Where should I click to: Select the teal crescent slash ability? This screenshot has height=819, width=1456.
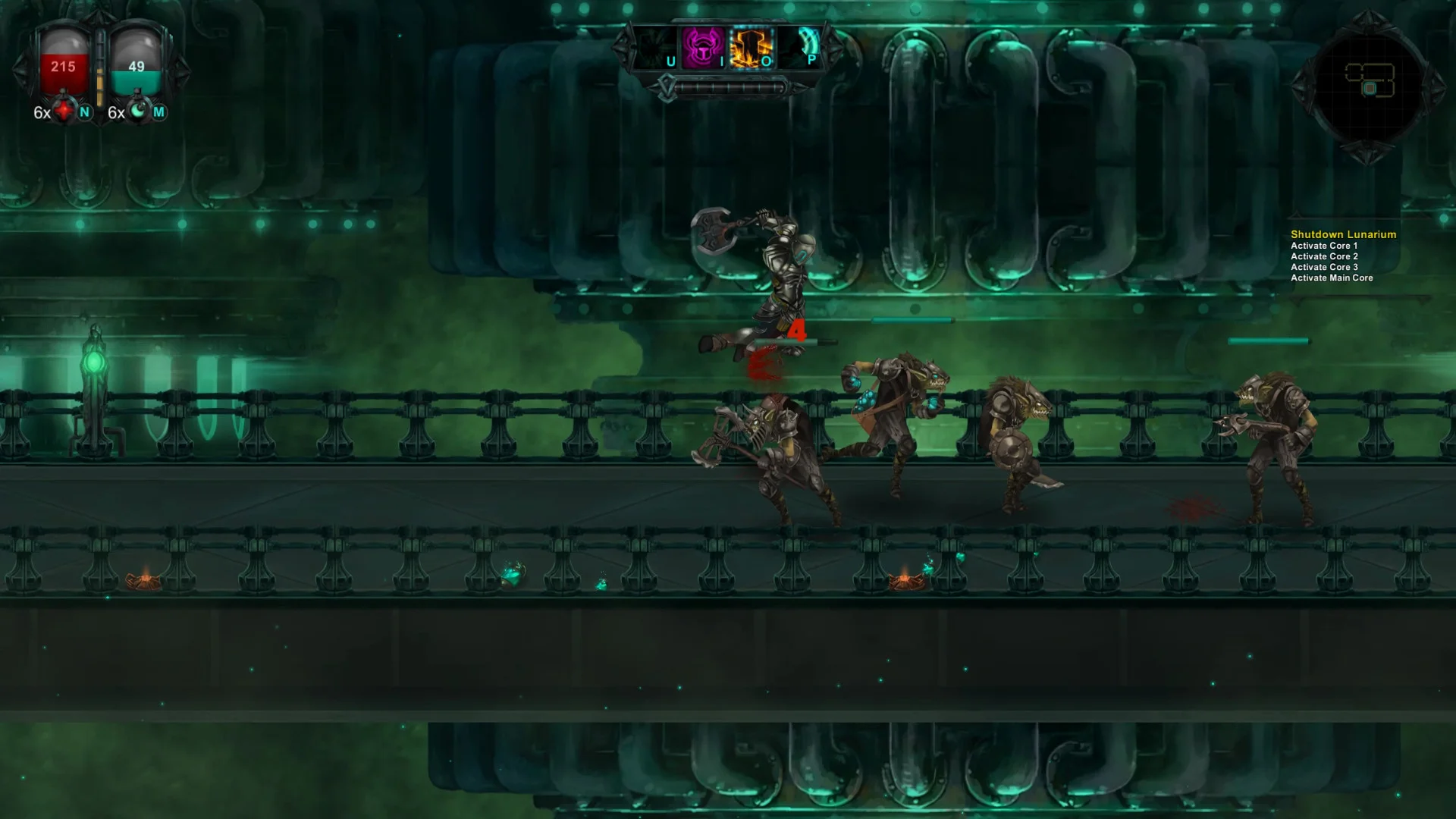pyautogui.click(x=800, y=49)
